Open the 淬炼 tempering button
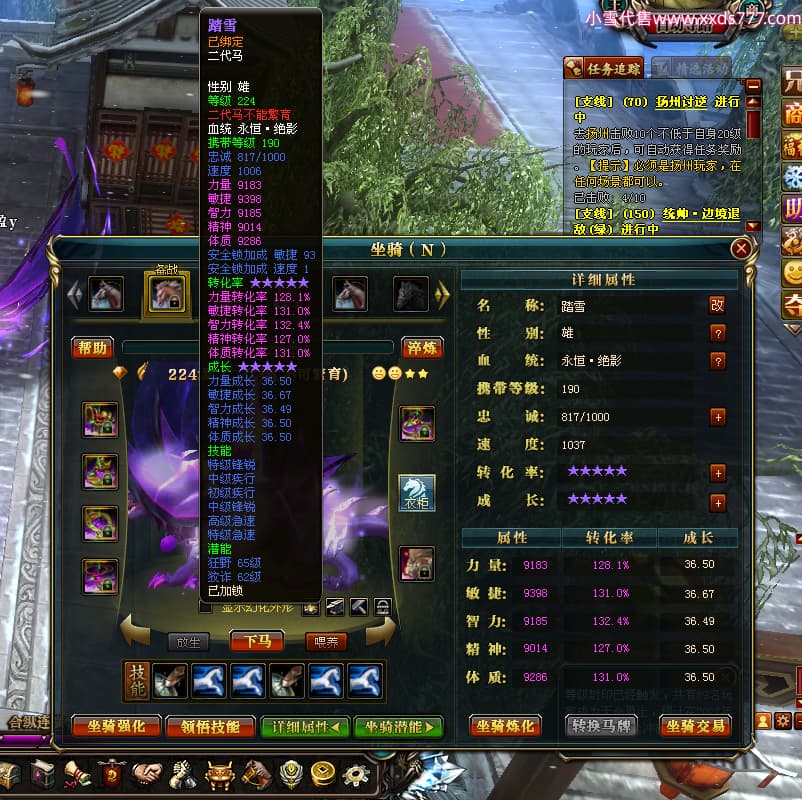Viewport: 802px width, 800px height. click(x=423, y=348)
